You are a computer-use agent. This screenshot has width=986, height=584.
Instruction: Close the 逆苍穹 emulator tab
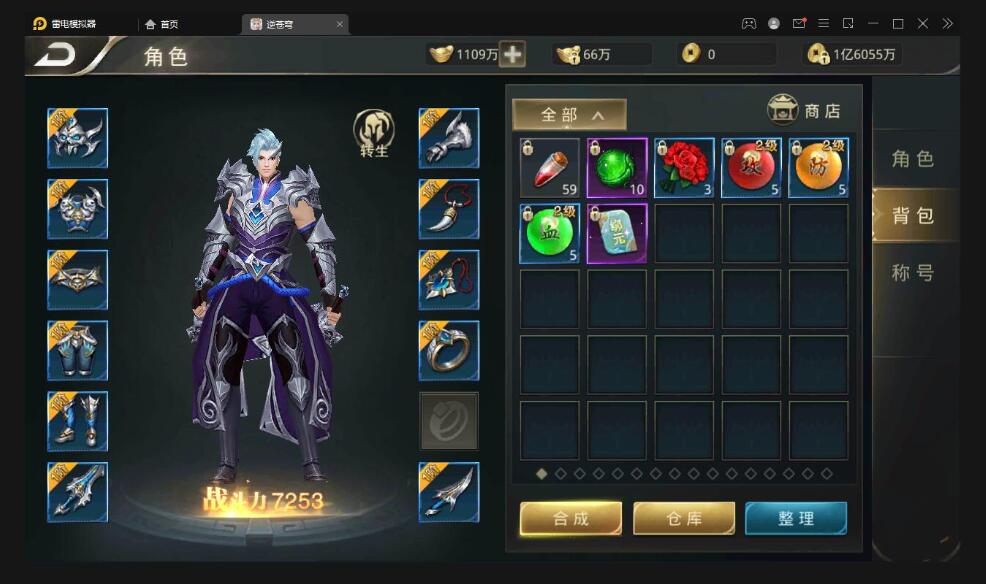click(x=340, y=23)
